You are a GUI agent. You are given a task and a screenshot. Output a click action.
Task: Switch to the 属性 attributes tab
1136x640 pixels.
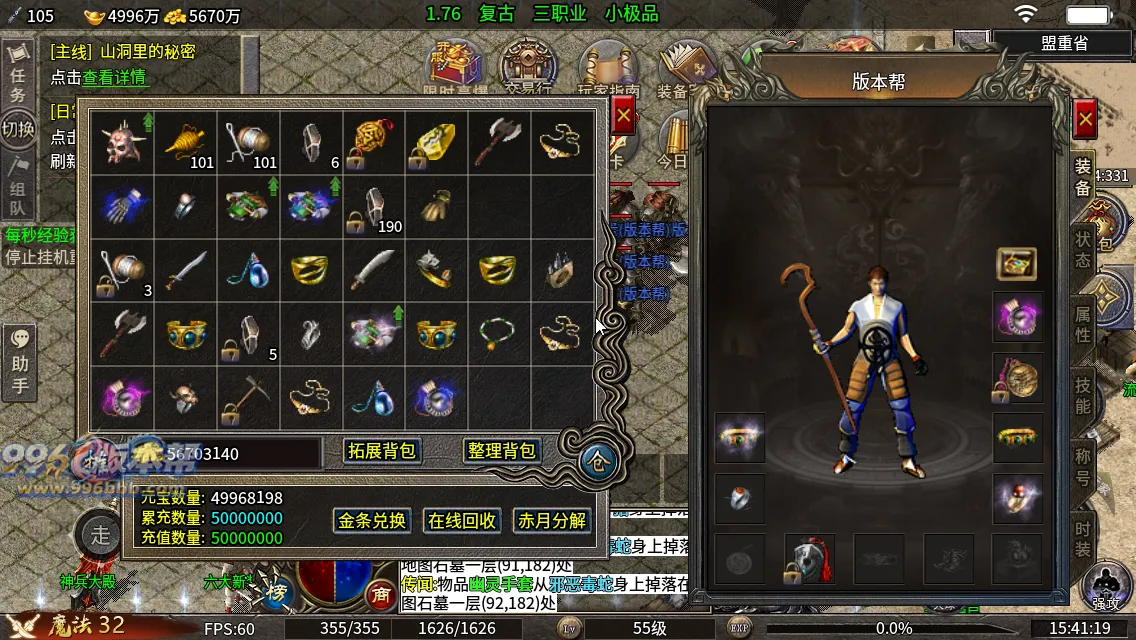[x=1083, y=323]
